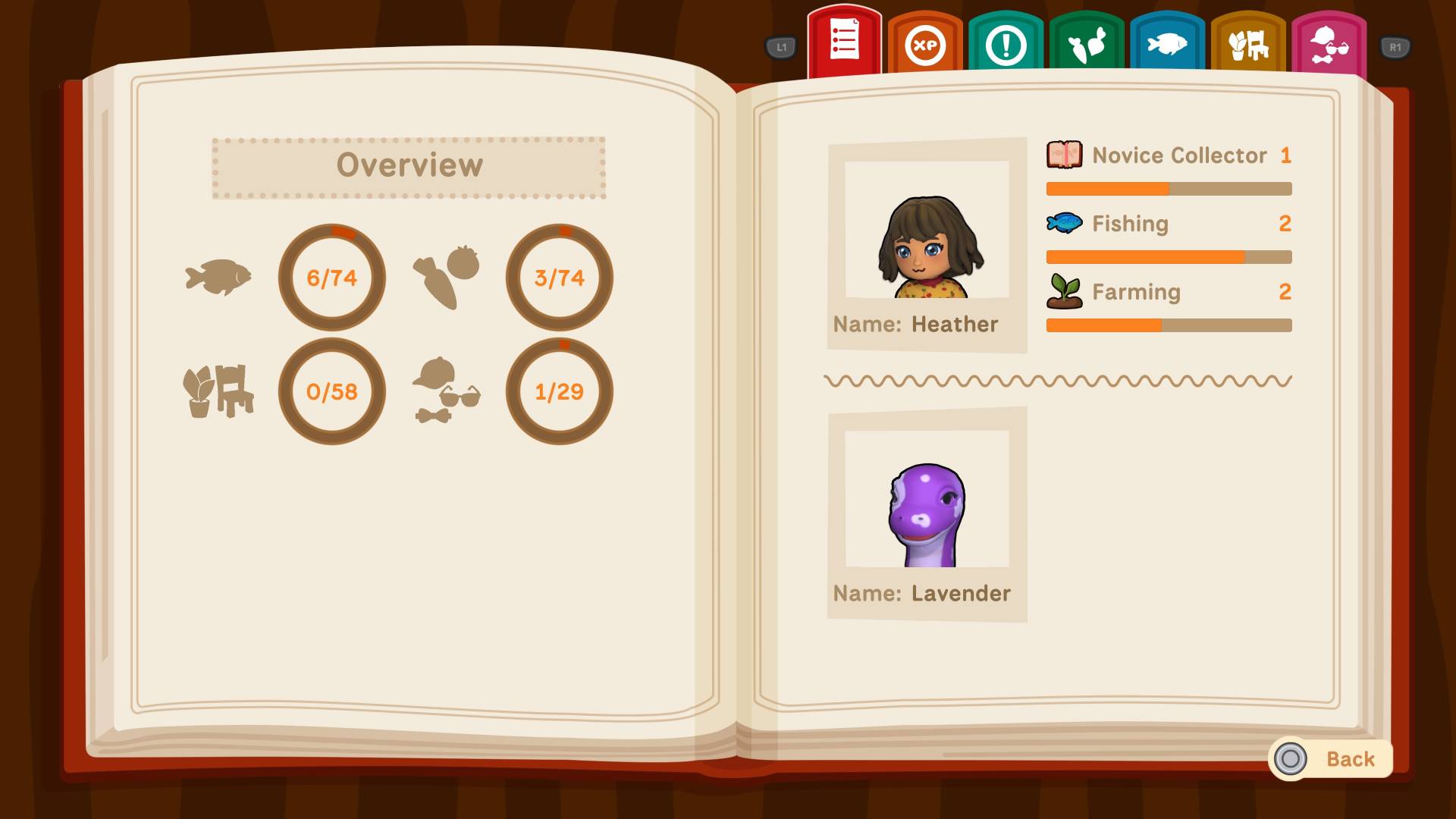Open the pink clothing collection tab
The height and width of the screenshot is (819, 1456).
tap(1329, 42)
